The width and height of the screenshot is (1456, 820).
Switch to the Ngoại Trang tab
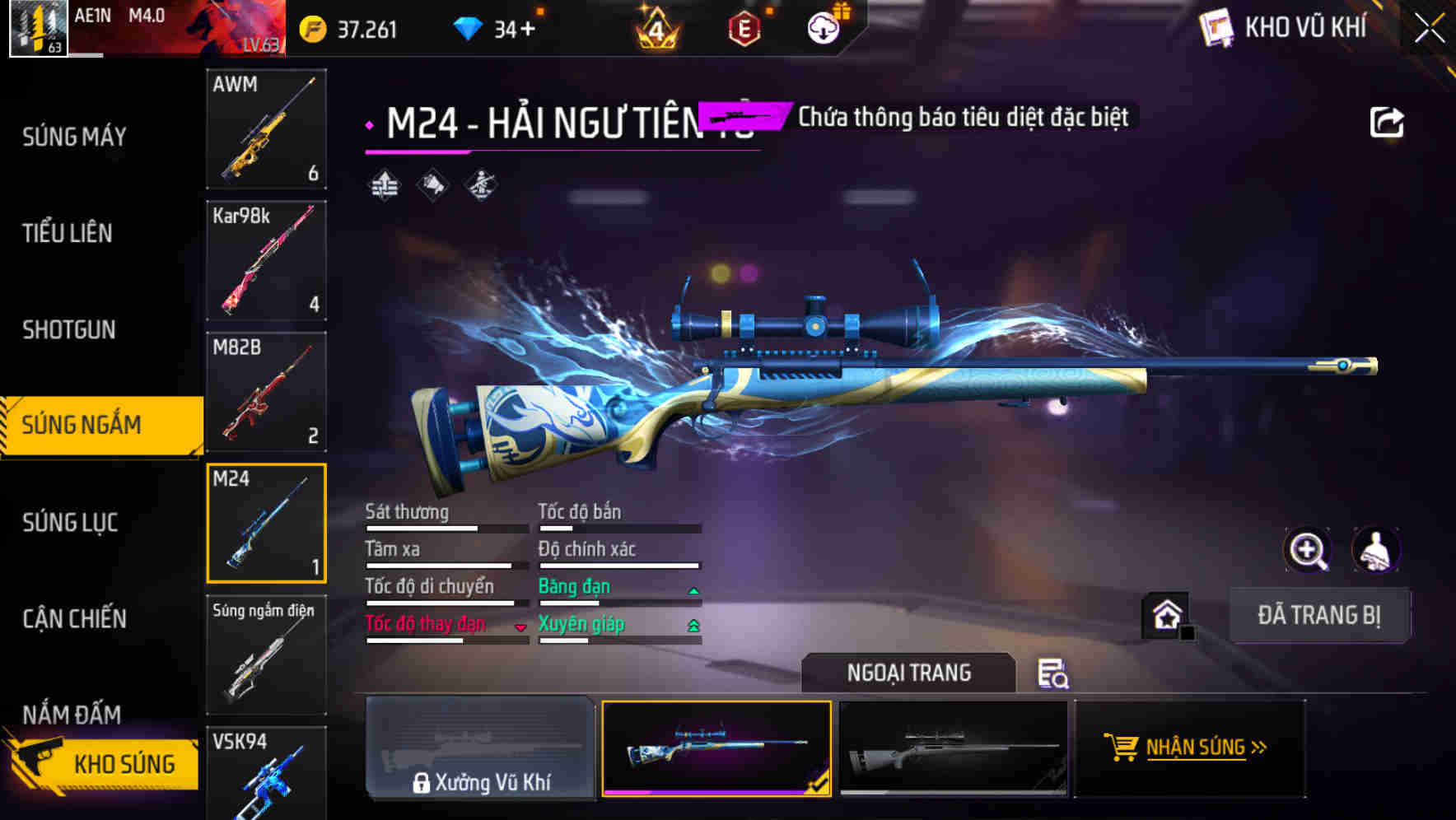coord(908,673)
